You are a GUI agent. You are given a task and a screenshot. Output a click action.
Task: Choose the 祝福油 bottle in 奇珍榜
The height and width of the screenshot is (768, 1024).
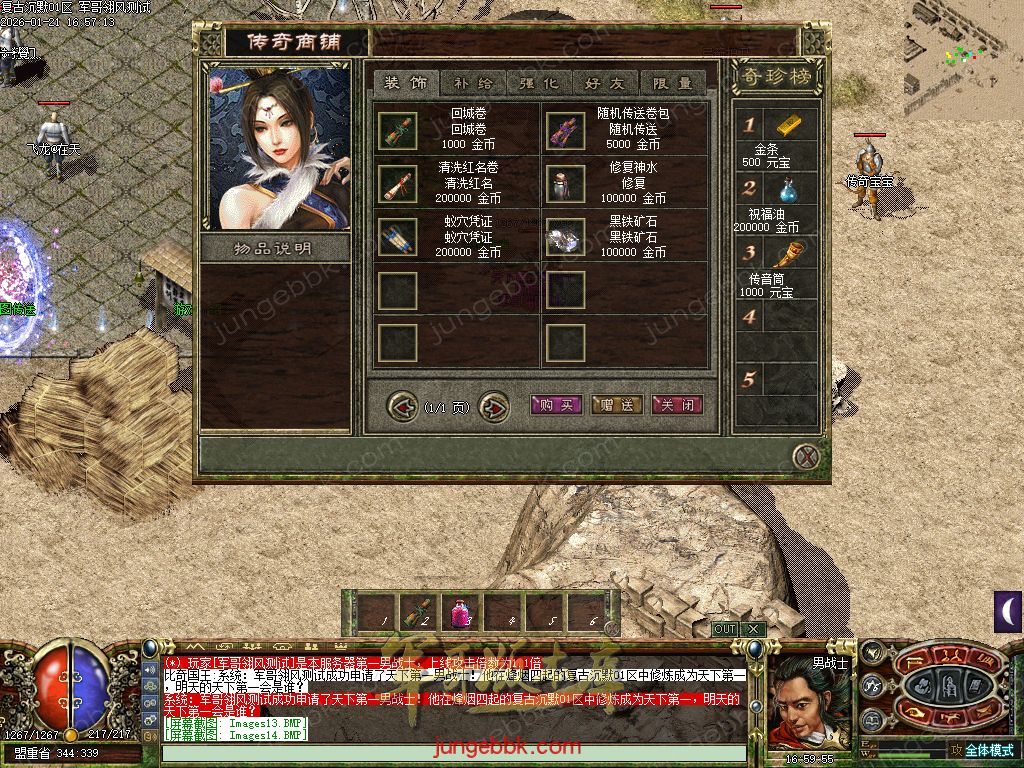[788, 188]
